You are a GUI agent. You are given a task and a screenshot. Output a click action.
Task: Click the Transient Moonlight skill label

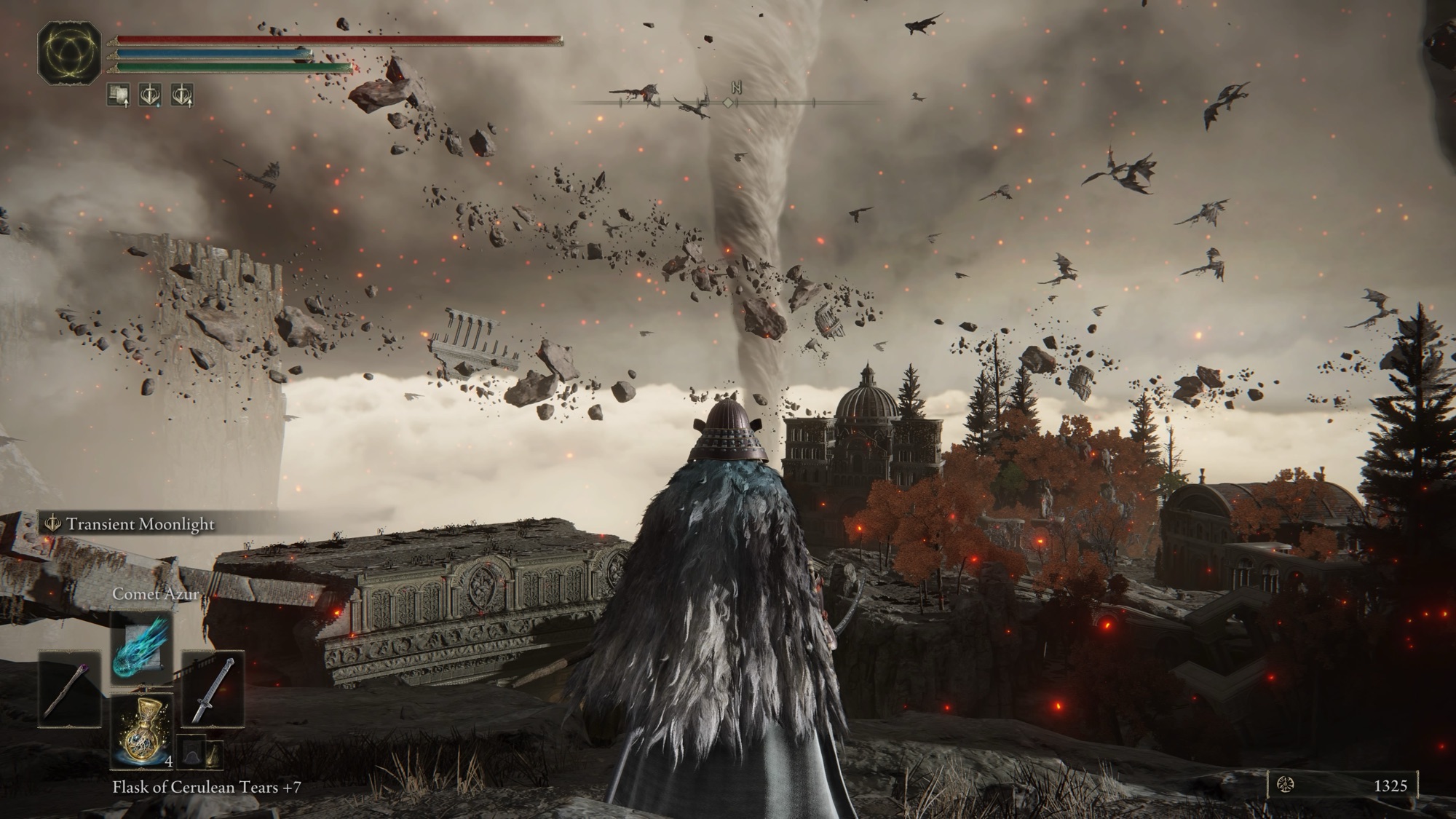[140, 524]
